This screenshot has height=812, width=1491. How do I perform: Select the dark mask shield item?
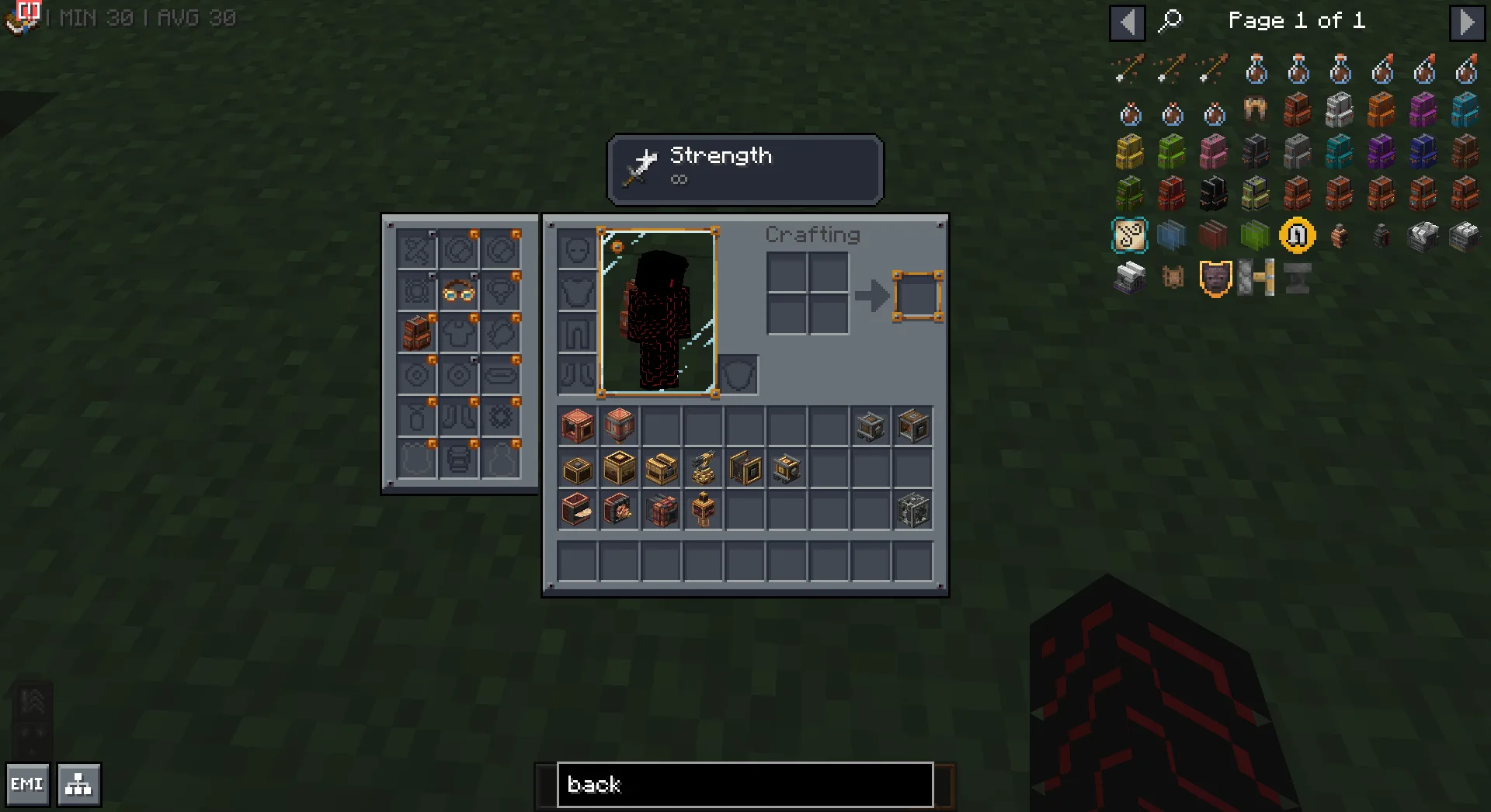(1215, 278)
